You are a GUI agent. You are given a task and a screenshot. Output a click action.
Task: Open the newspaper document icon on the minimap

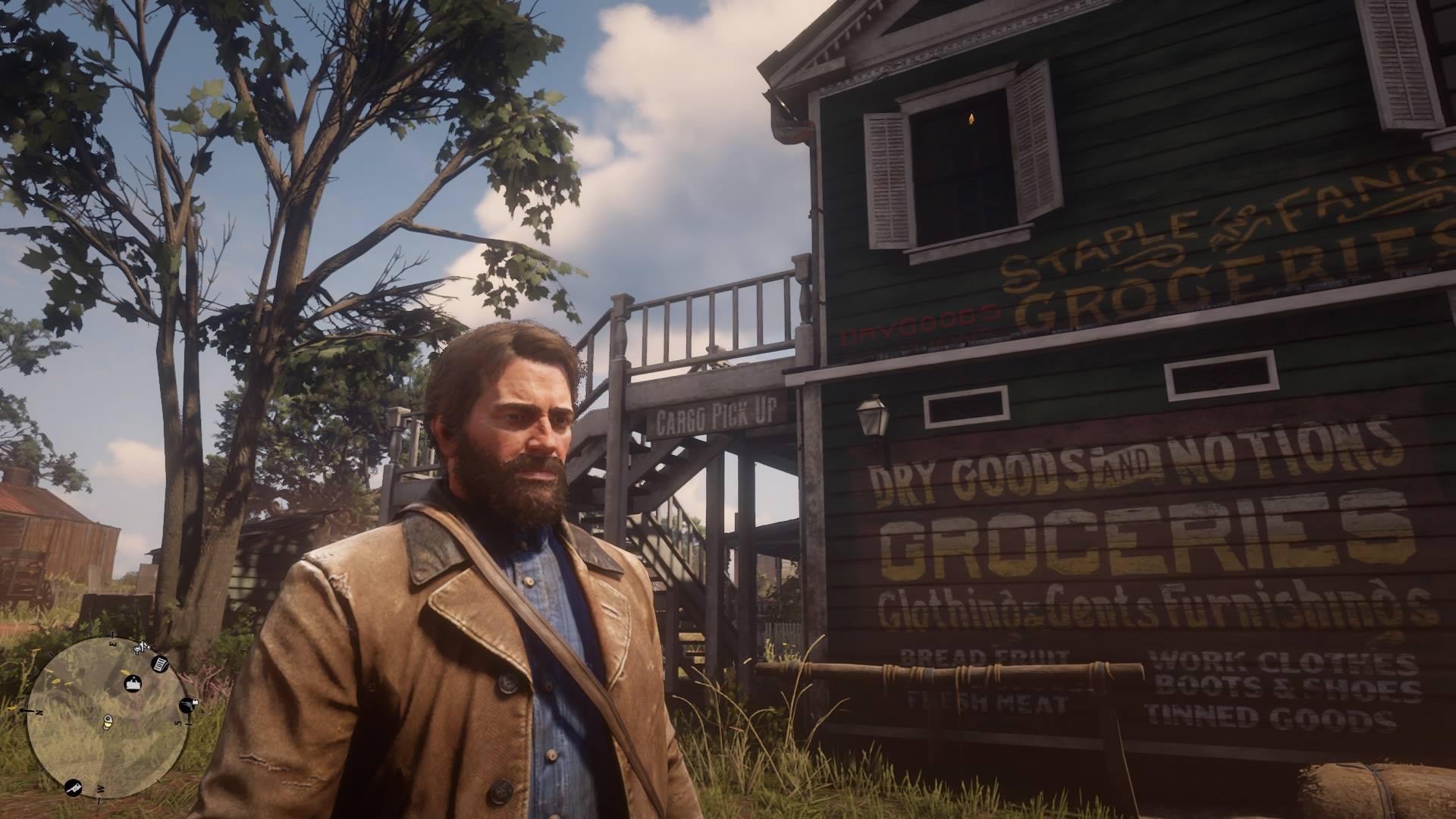[159, 665]
